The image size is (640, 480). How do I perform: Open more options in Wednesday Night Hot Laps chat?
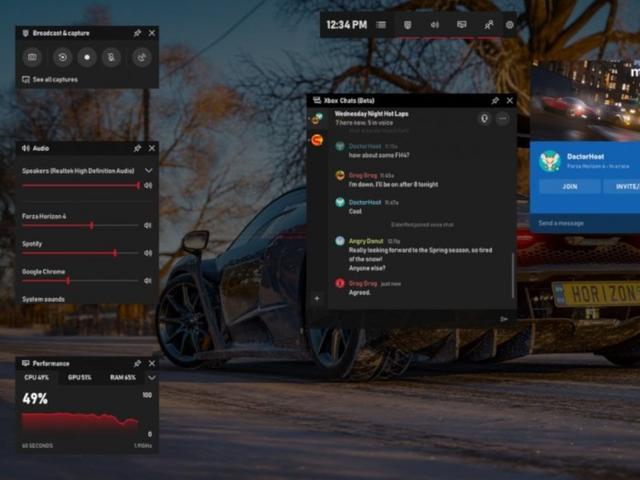(502, 118)
